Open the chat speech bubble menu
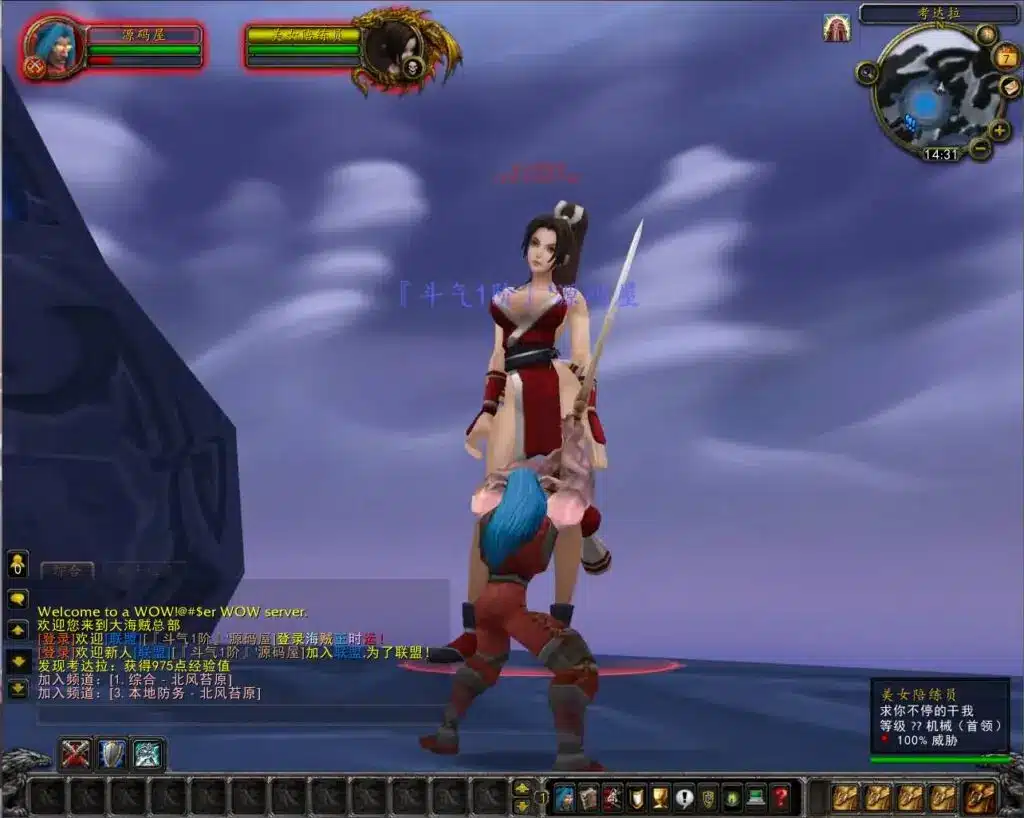 (18, 599)
